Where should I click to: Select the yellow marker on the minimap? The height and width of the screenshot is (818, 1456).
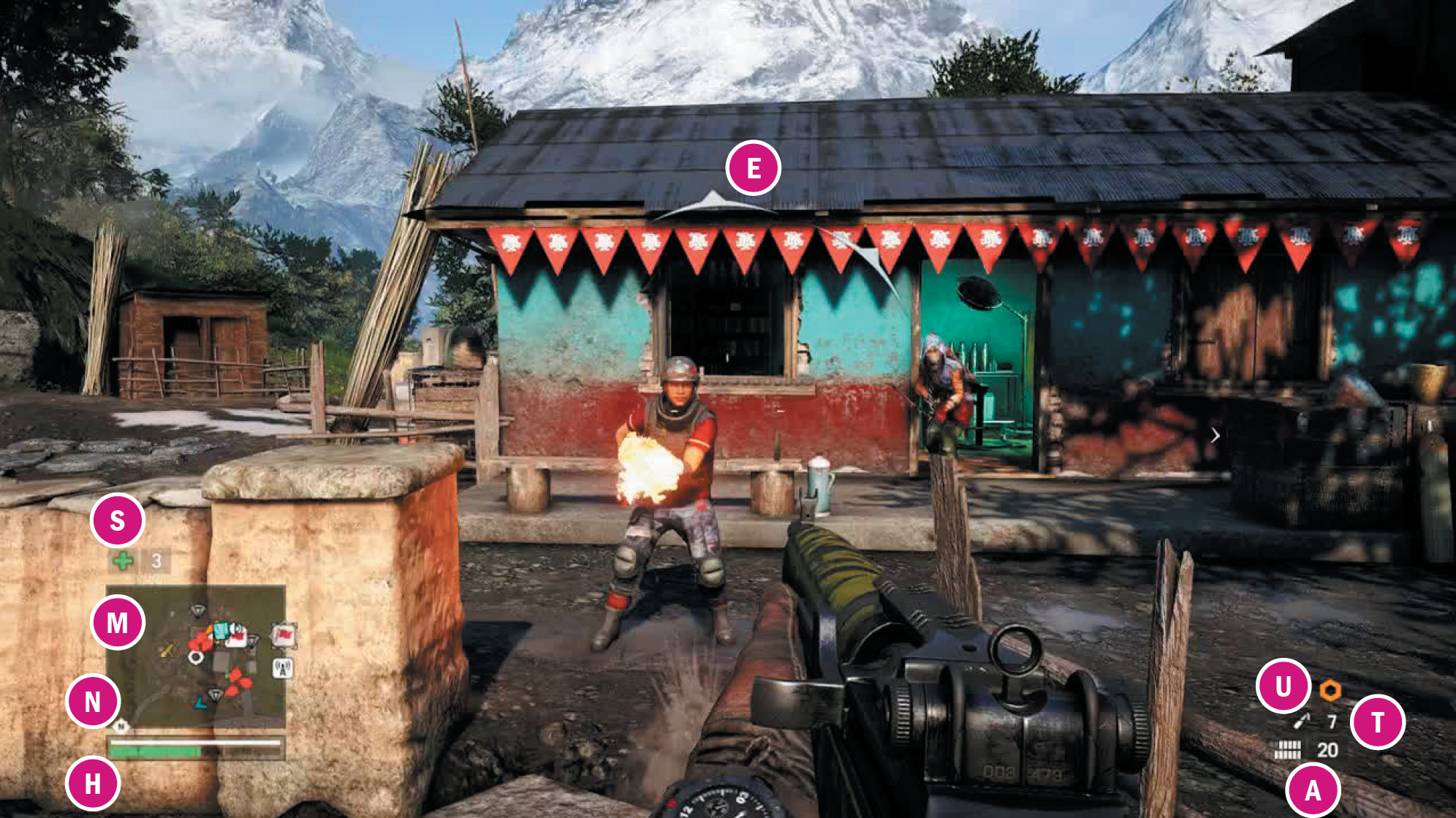click(x=168, y=649)
